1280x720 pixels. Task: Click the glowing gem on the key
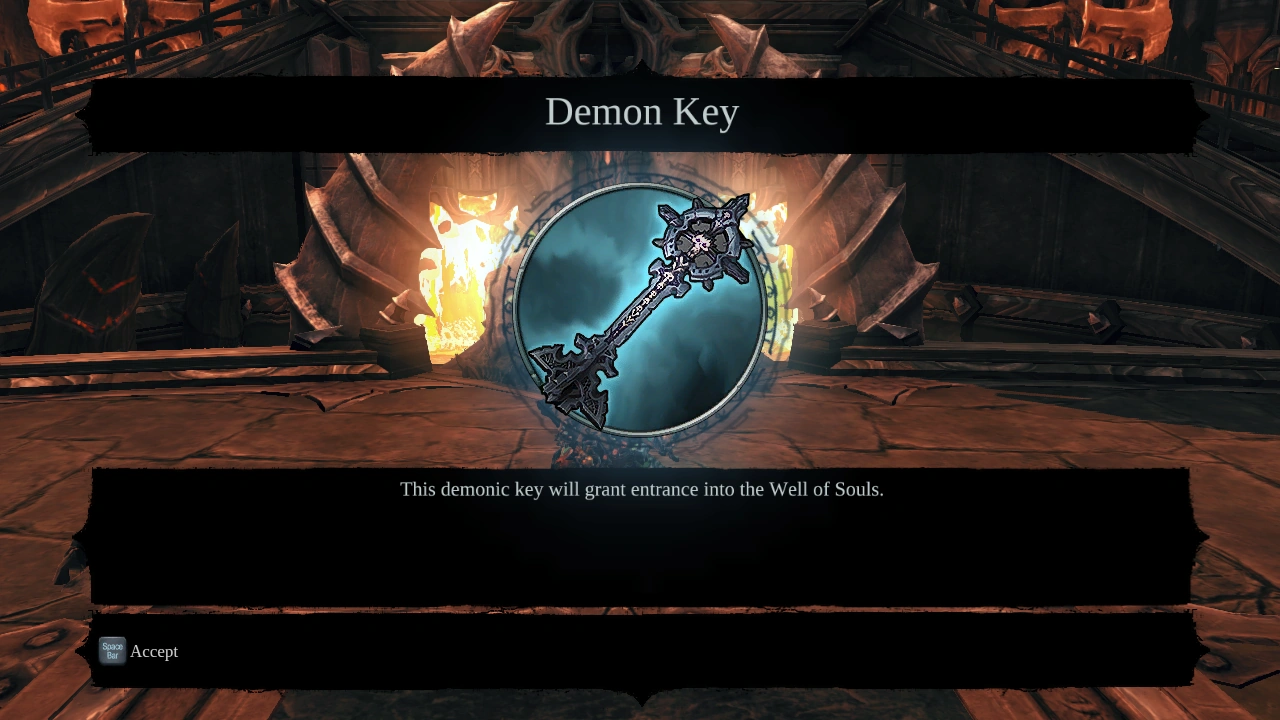[x=698, y=241]
